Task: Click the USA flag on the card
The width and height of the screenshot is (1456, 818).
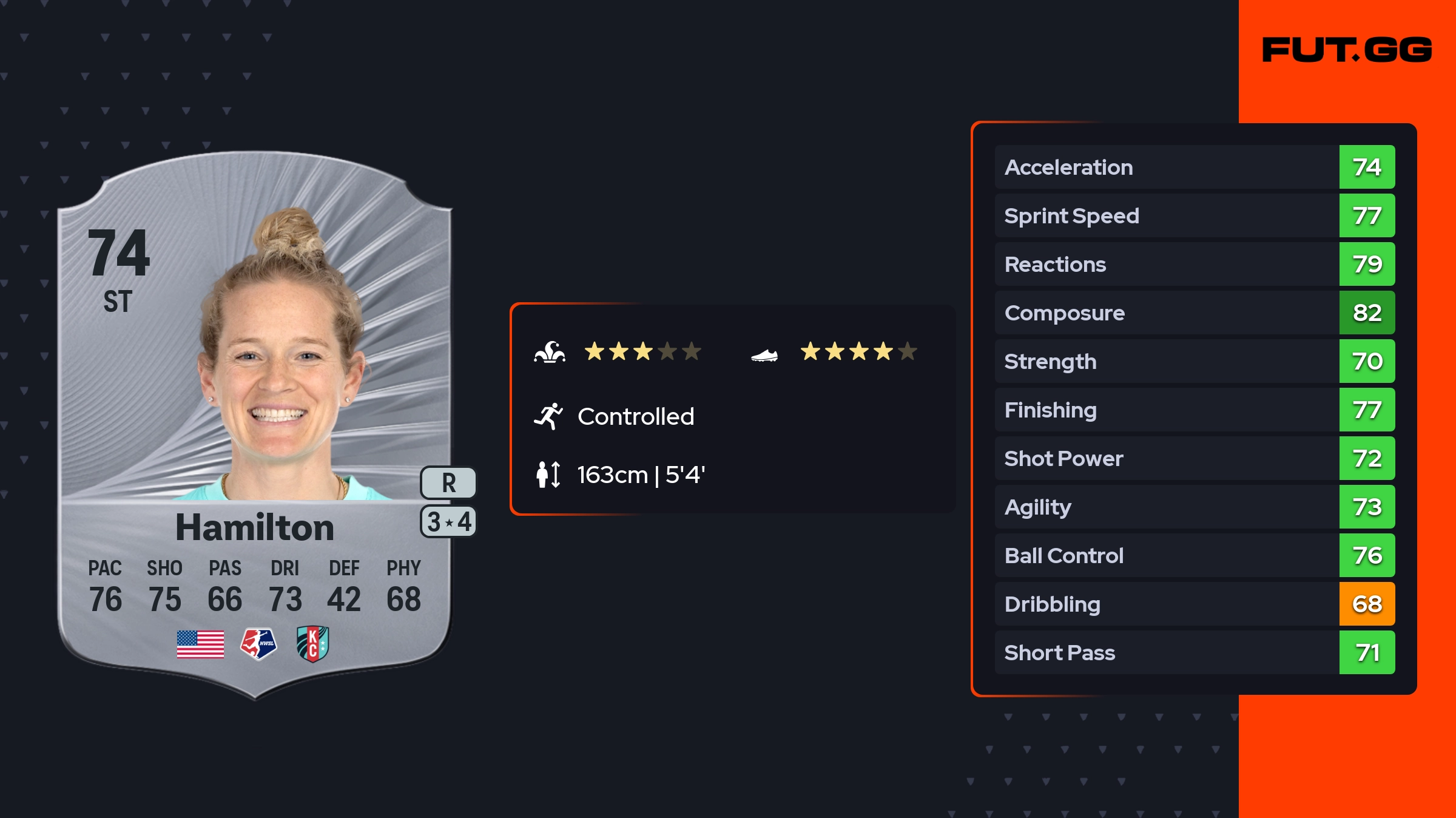Action: pos(200,644)
